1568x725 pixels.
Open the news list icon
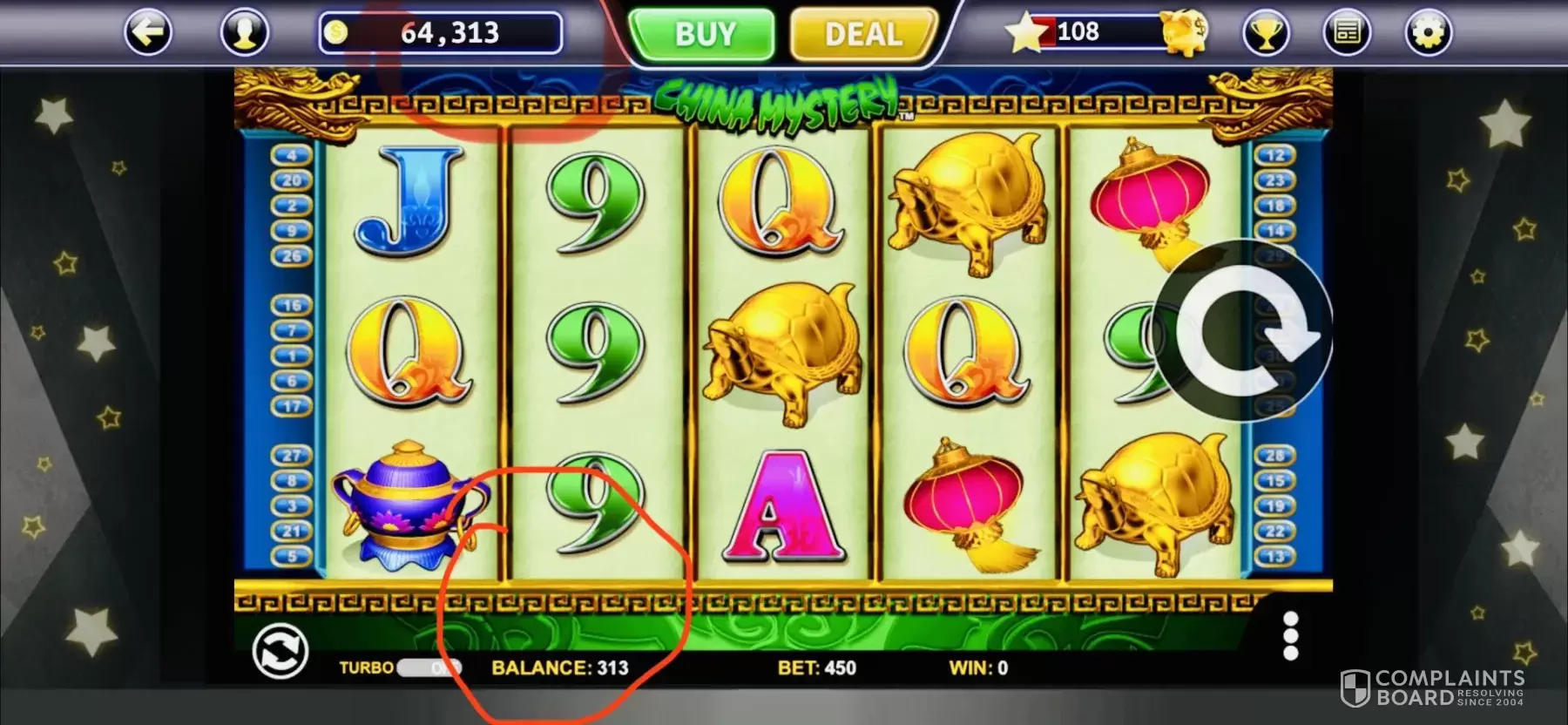pos(1347,33)
